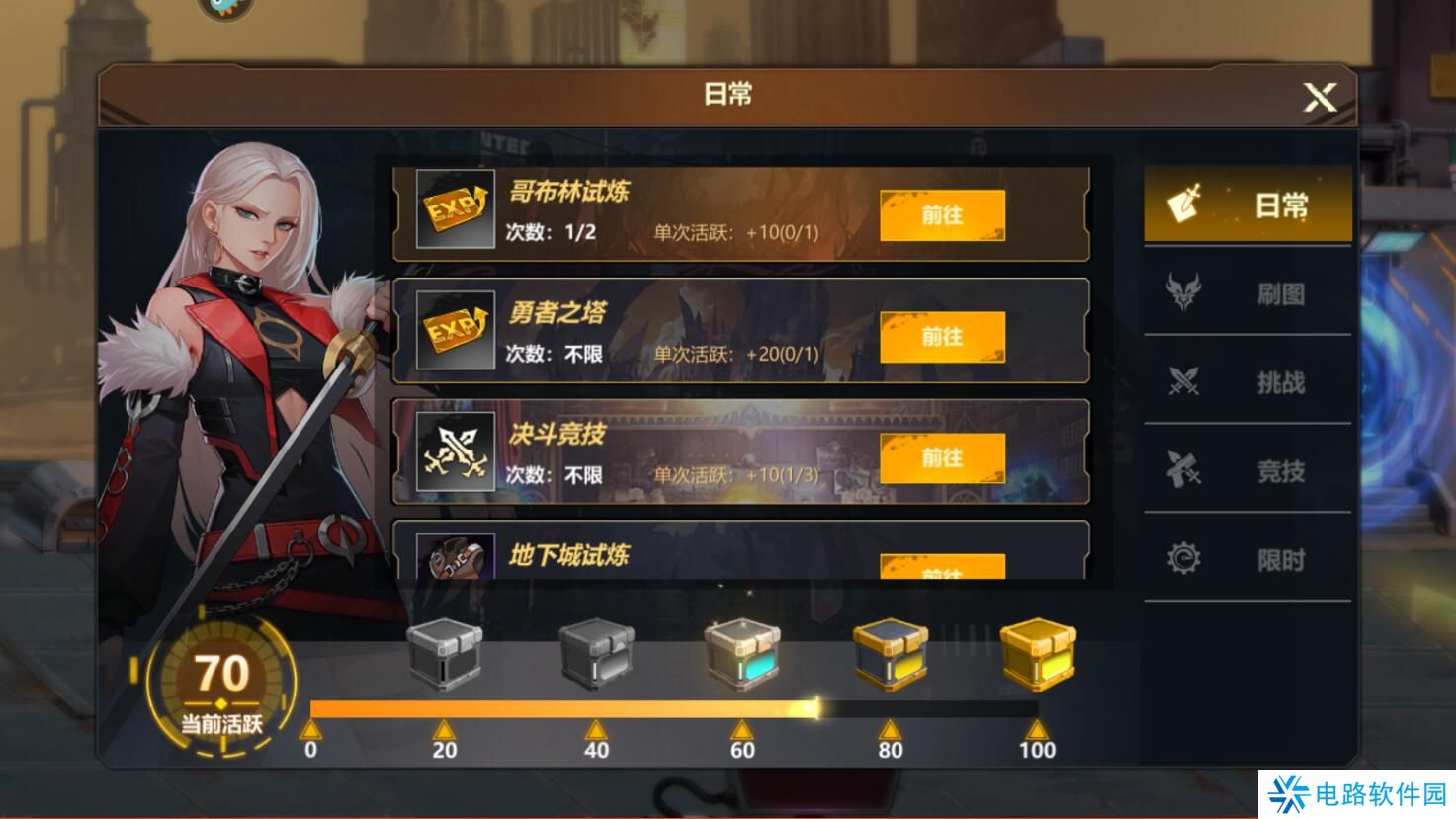
Task: Select the crossed swords emblem for 决斗竞技
Action: click(455, 451)
